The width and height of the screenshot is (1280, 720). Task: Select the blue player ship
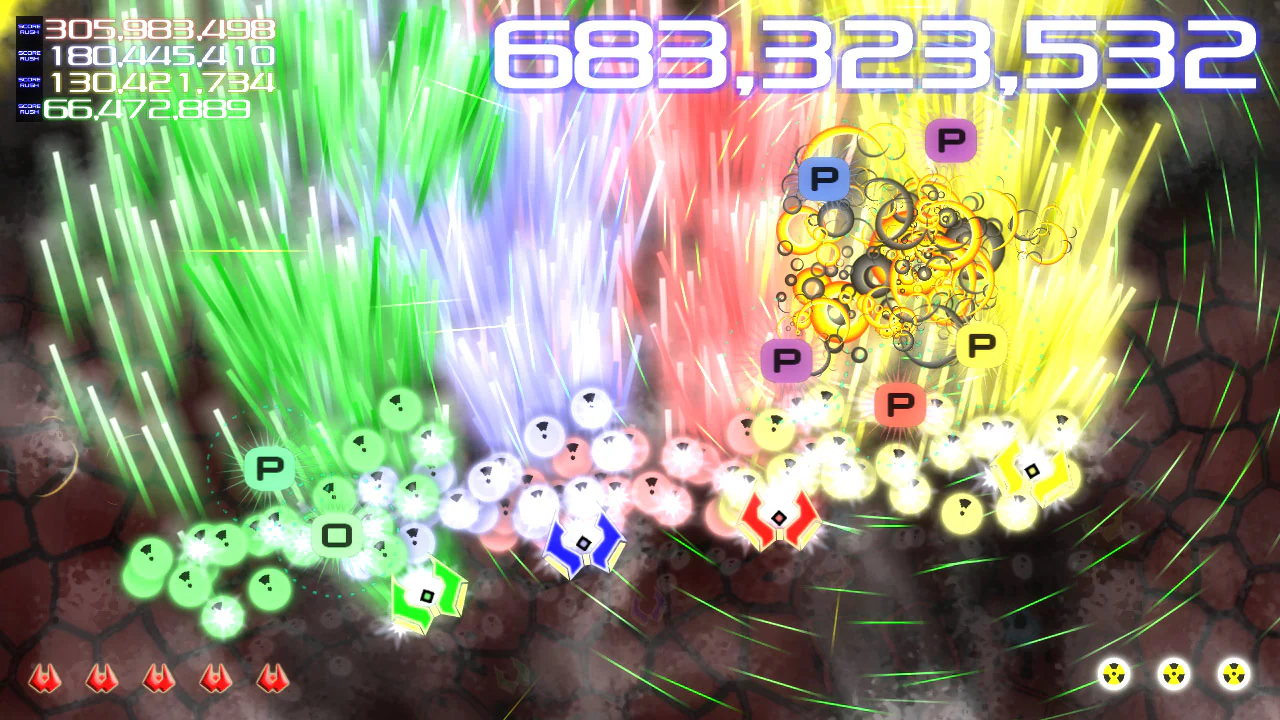(x=586, y=541)
